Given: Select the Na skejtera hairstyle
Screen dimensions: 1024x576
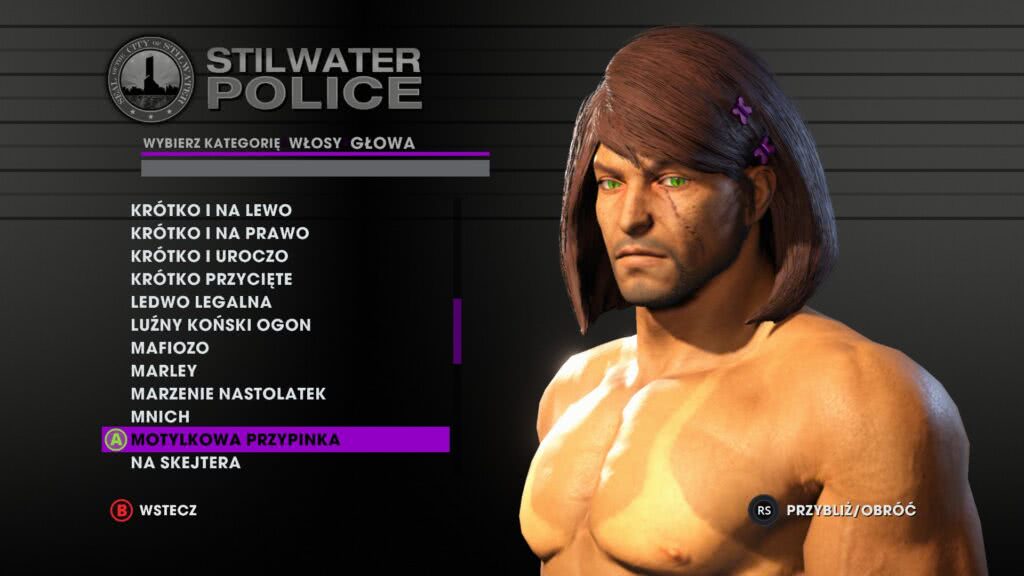Looking at the screenshot, I should click(x=185, y=463).
